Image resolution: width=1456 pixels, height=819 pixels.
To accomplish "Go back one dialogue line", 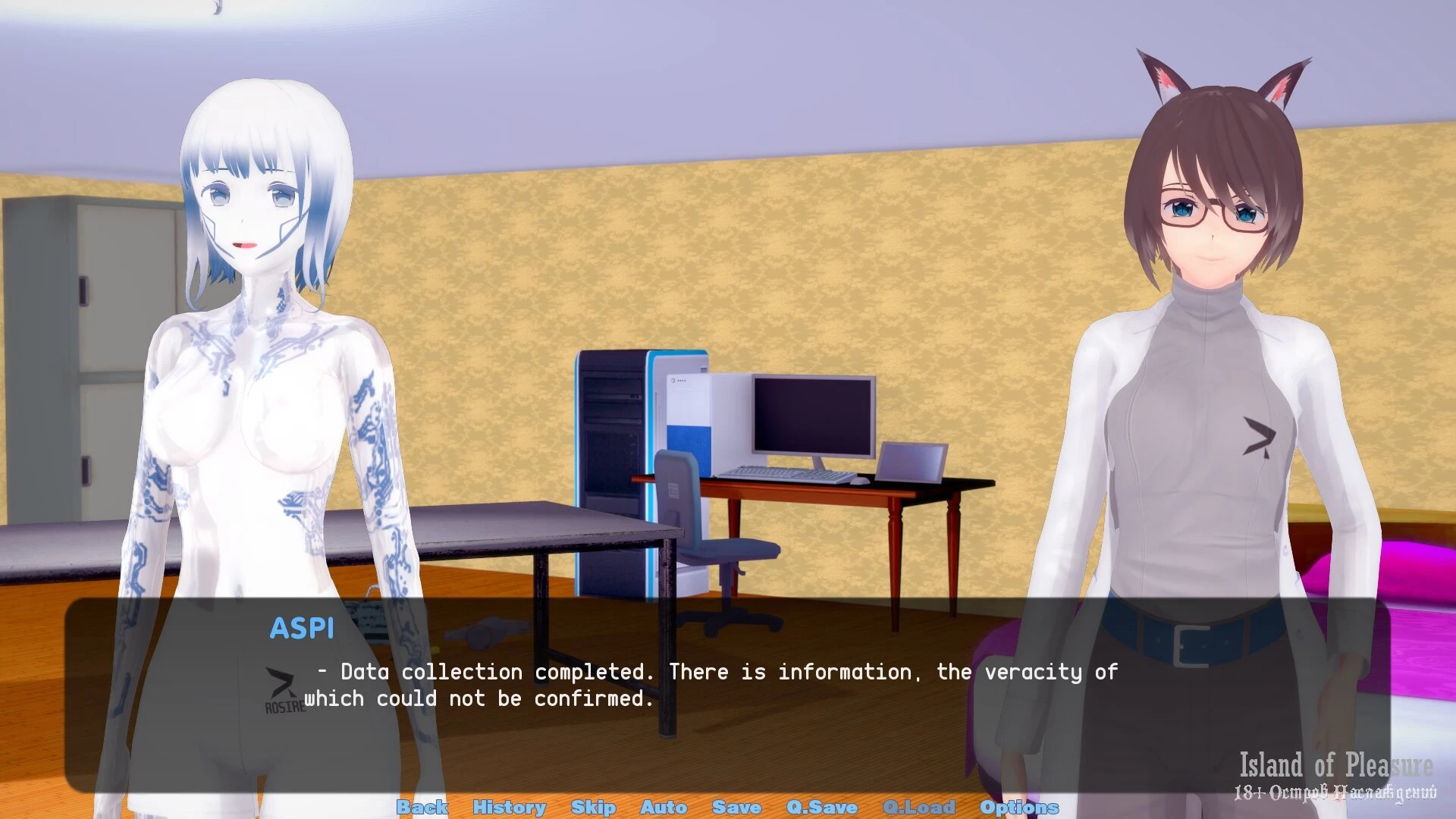I will (x=422, y=807).
